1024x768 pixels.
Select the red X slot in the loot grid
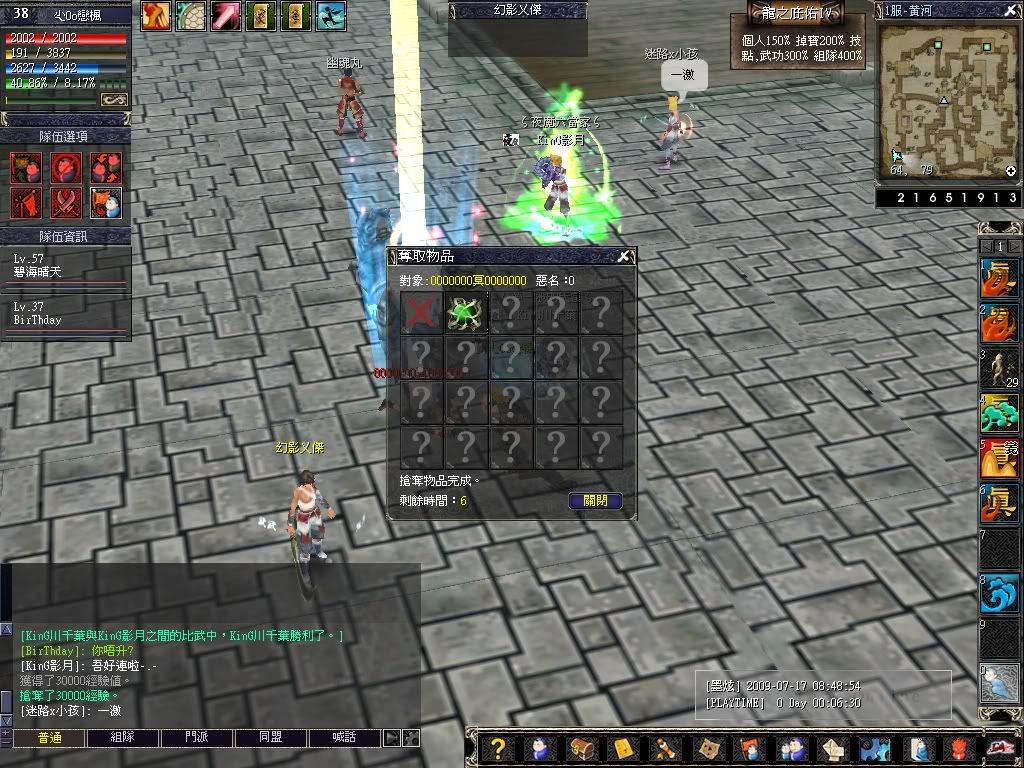pyautogui.click(x=421, y=312)
